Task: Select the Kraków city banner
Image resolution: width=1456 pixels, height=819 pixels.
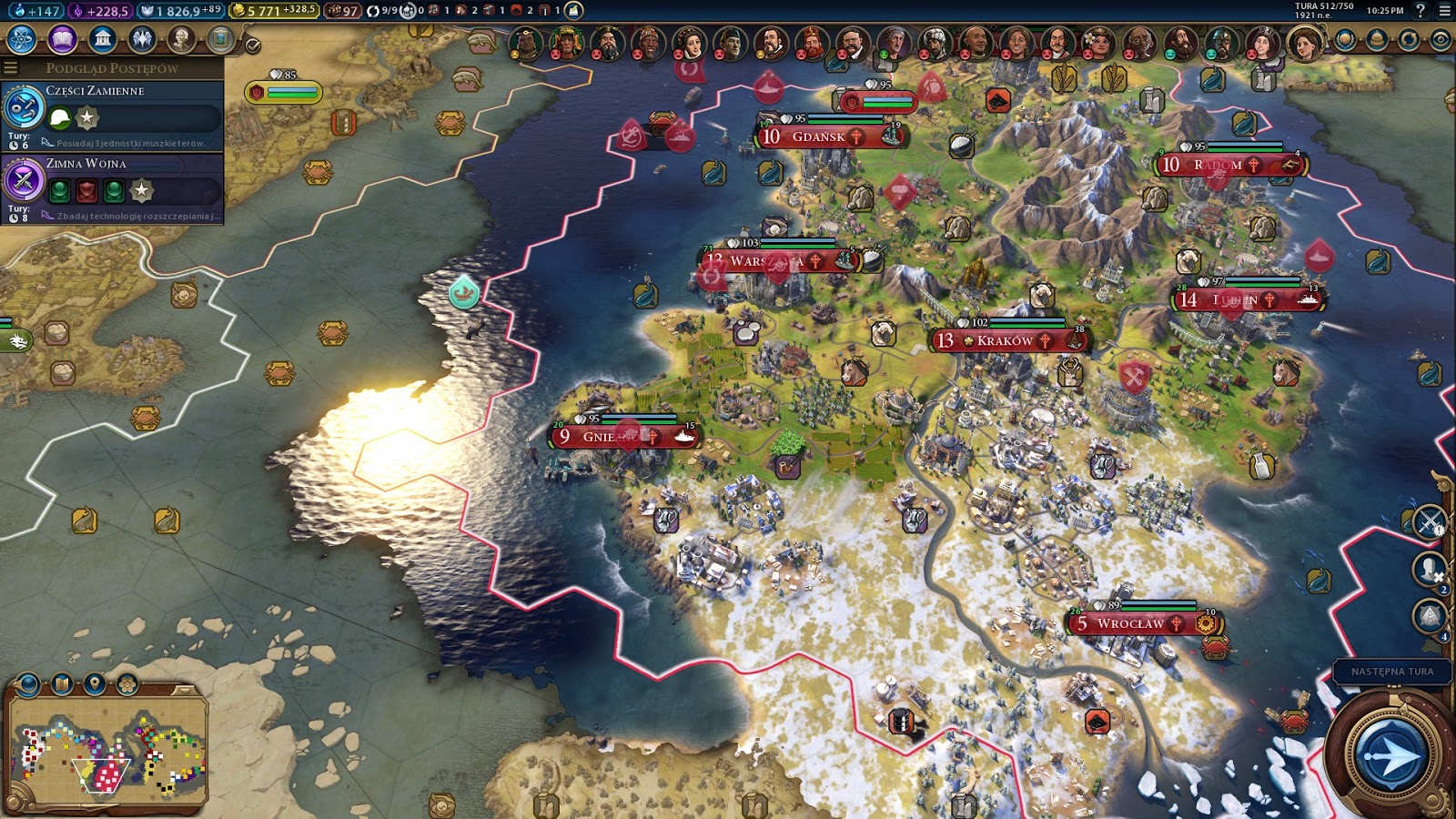Action: pyautogui.click(x=1006, y=340)
